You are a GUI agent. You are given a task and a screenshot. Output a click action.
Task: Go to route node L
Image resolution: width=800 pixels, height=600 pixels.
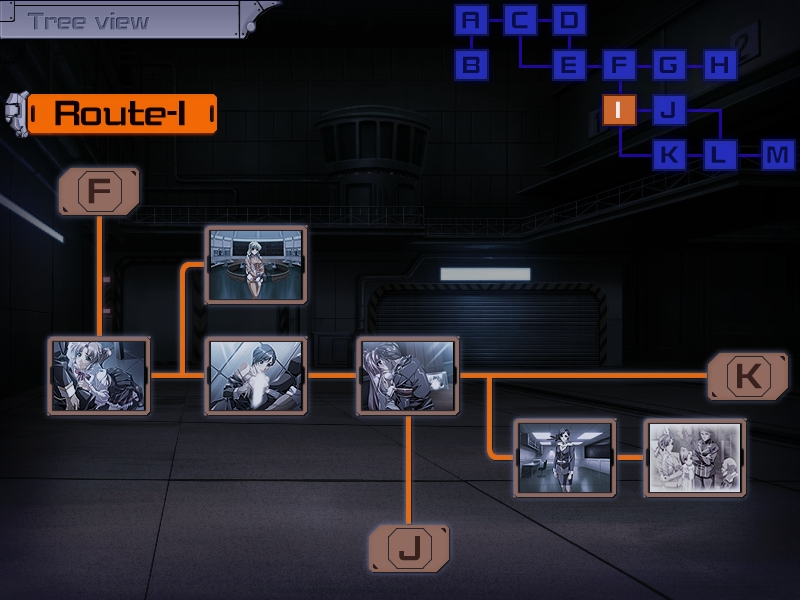(718, 155)
